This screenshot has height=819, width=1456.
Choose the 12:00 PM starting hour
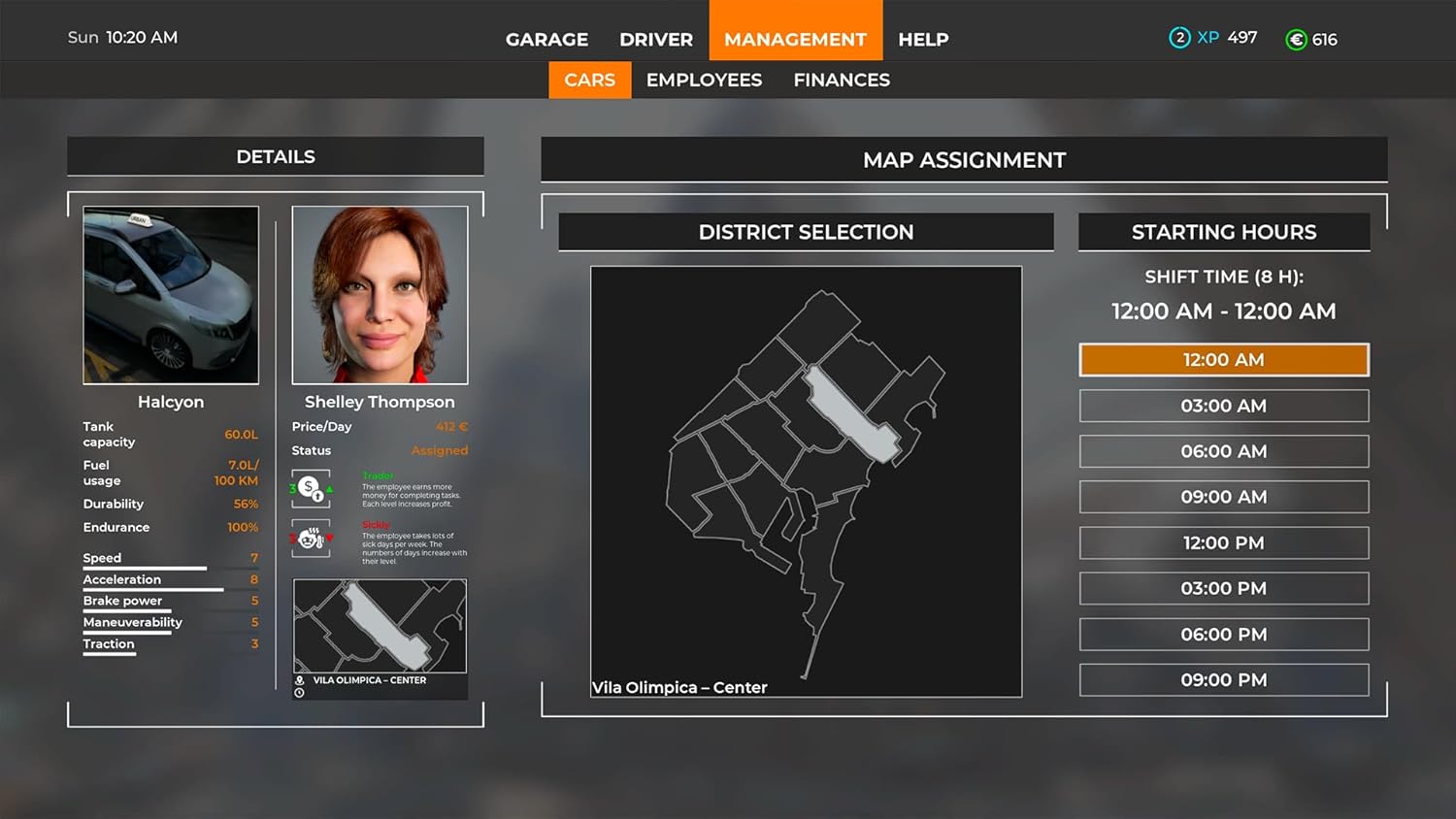1223,542
